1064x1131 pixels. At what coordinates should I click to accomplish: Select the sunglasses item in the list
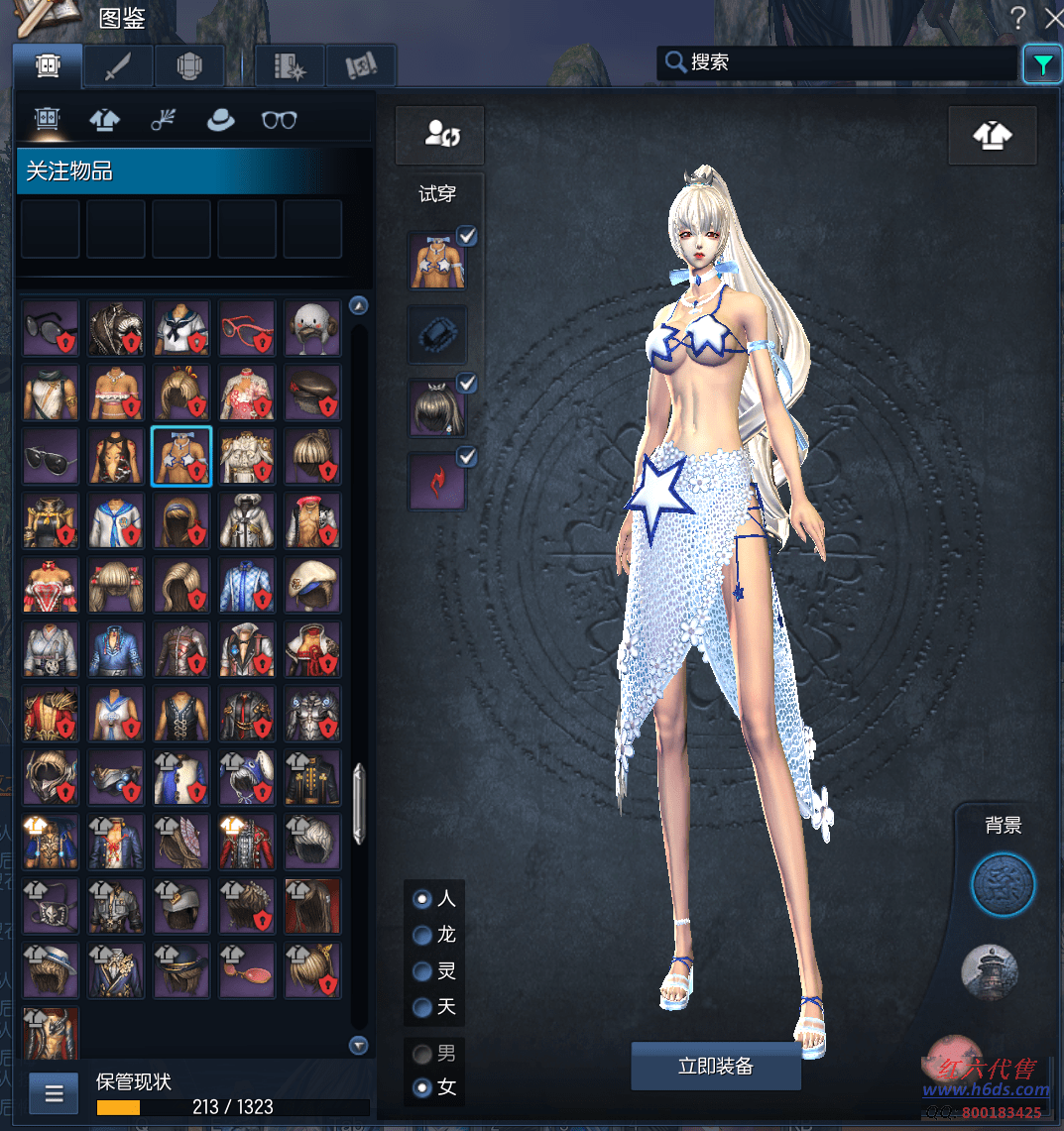pyautogui.click(x=51, y=328)
